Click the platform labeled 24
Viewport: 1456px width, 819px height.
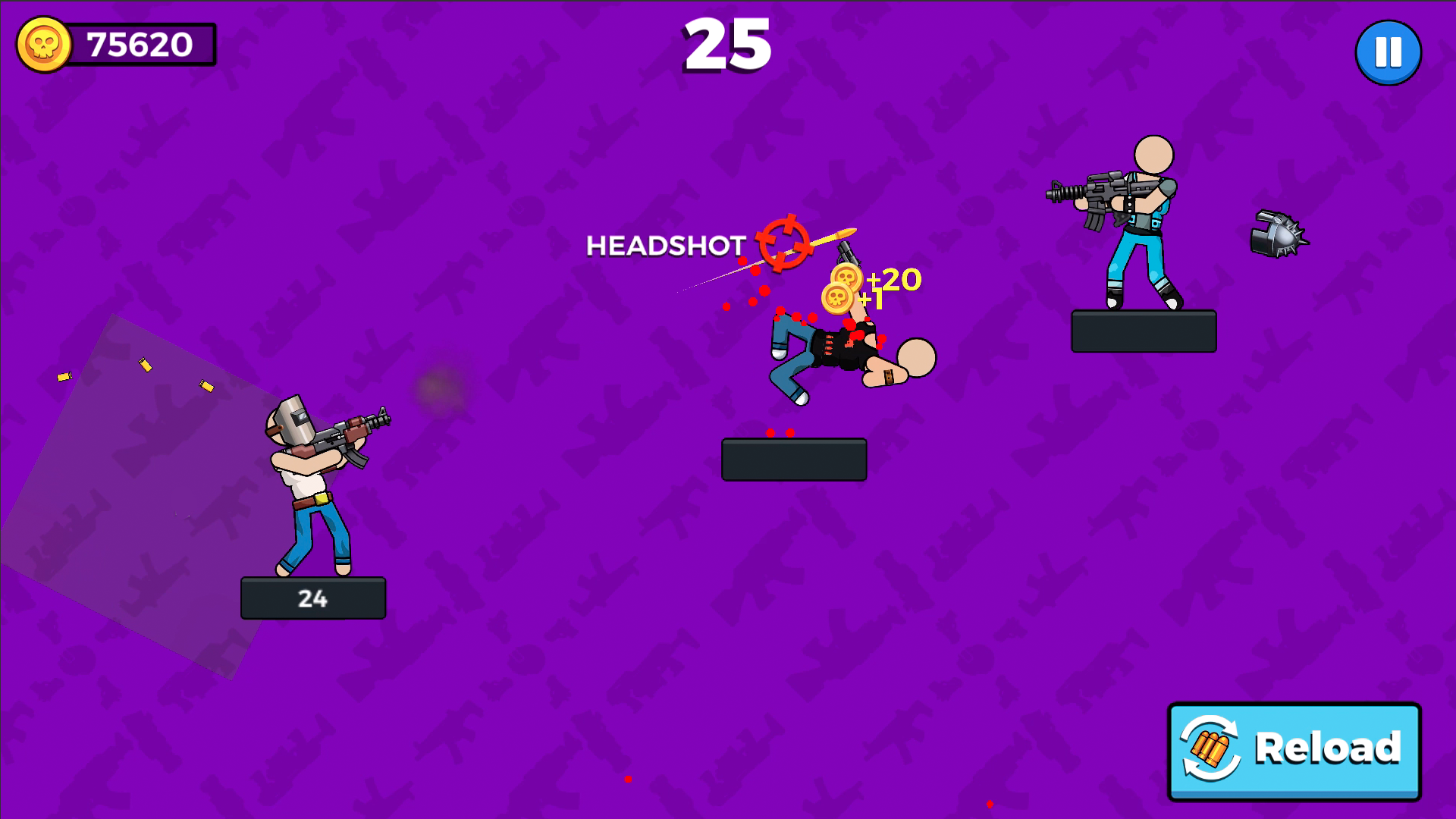click(312, 598)
